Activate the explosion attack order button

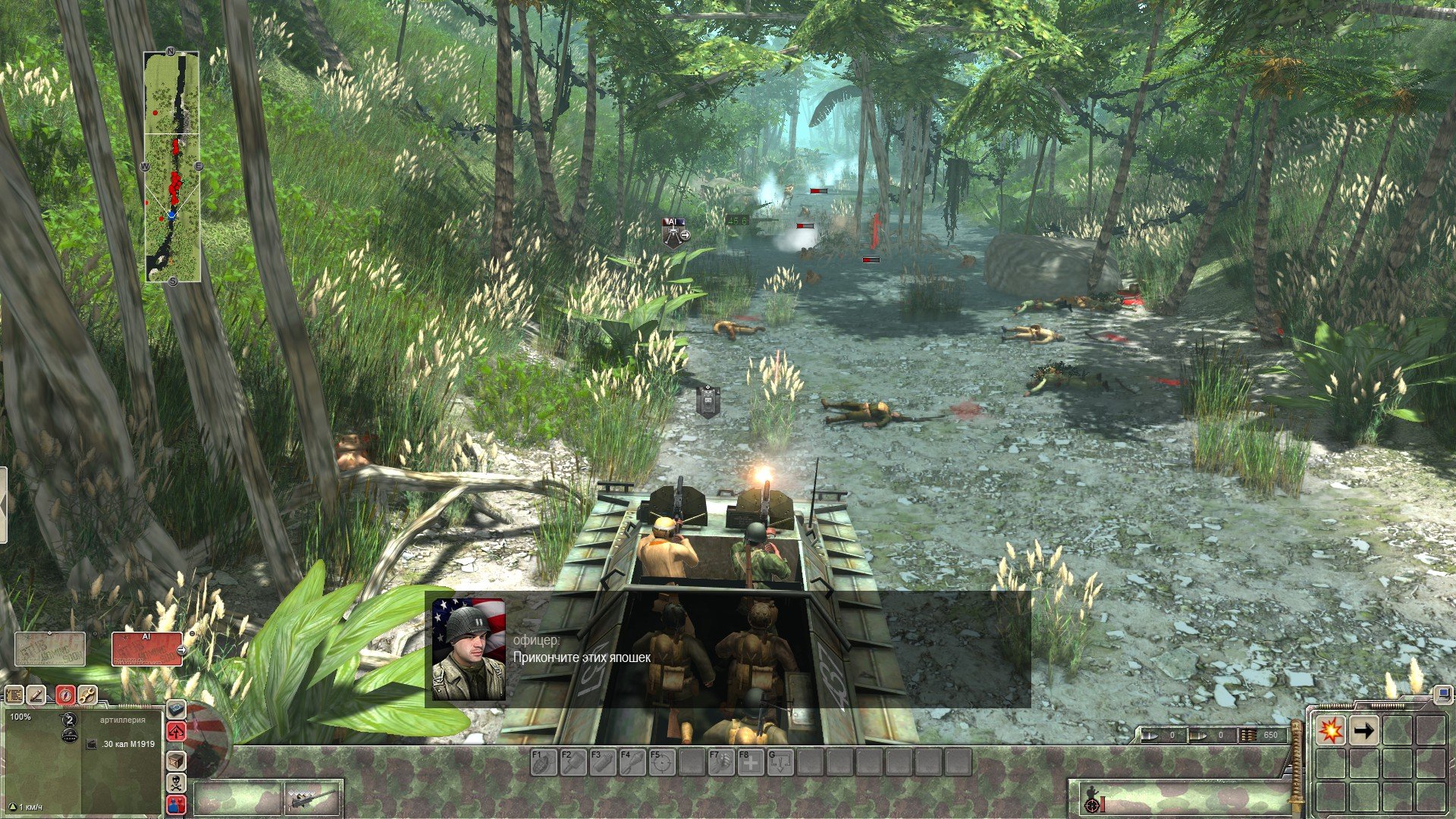(x=1330, y=731)
